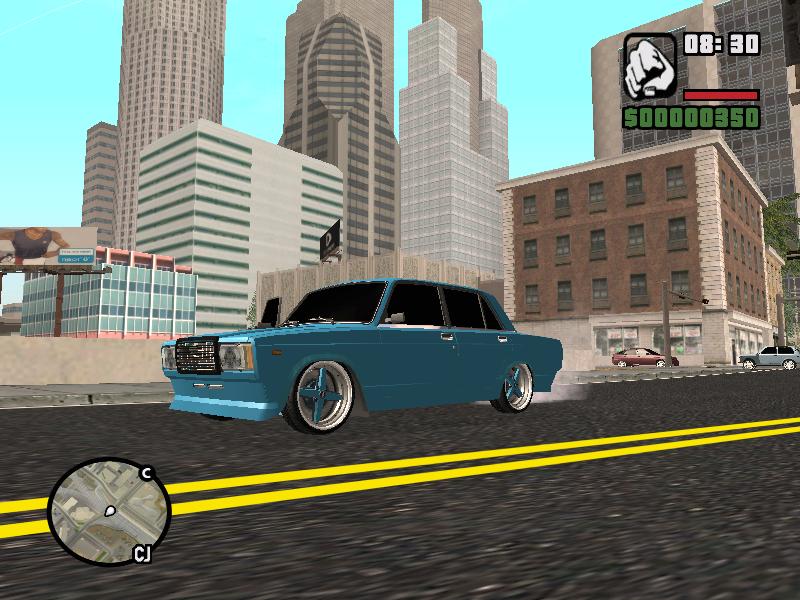Click the fist weapon icon
This screenshot has height=600, width=800.
[x=650, y=66]
